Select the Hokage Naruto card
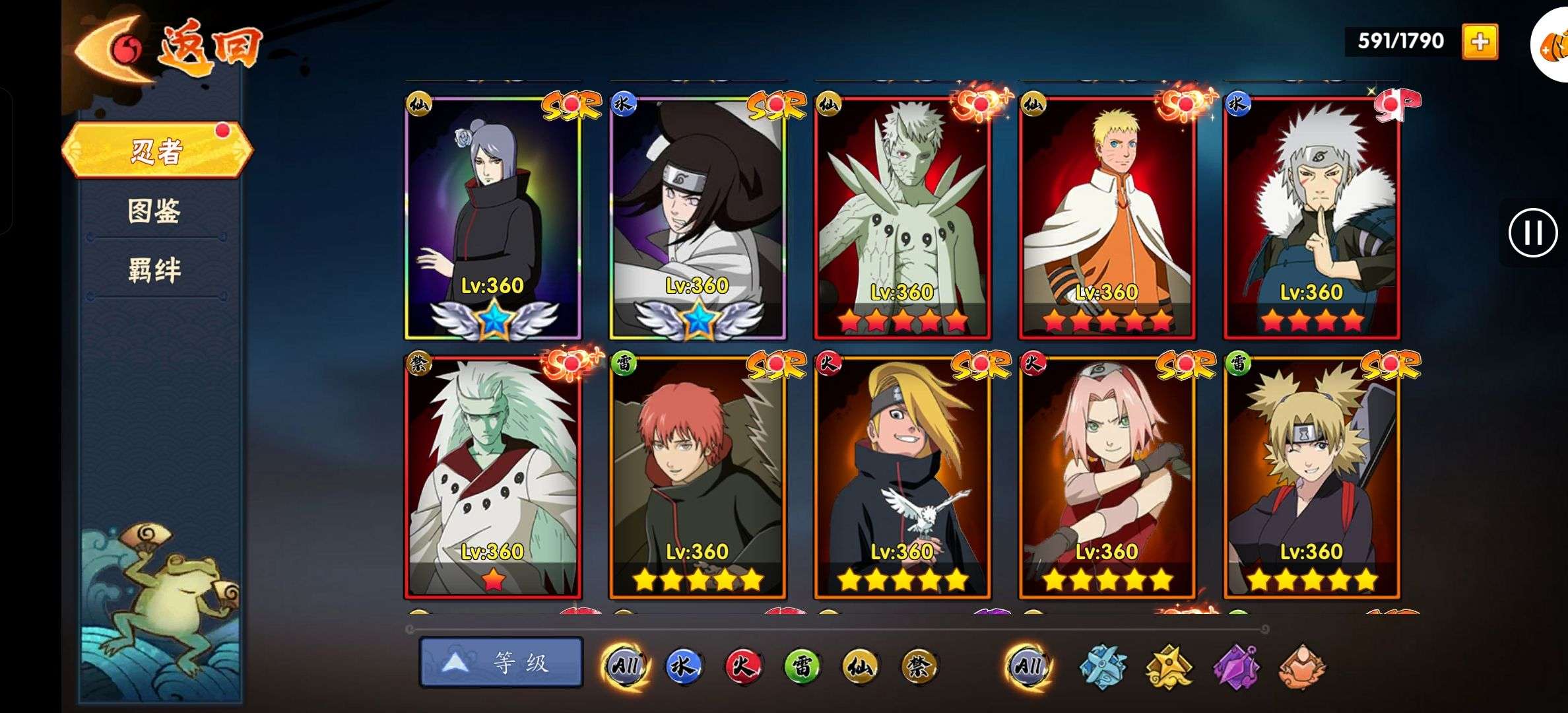 [x=1107, y=218]
